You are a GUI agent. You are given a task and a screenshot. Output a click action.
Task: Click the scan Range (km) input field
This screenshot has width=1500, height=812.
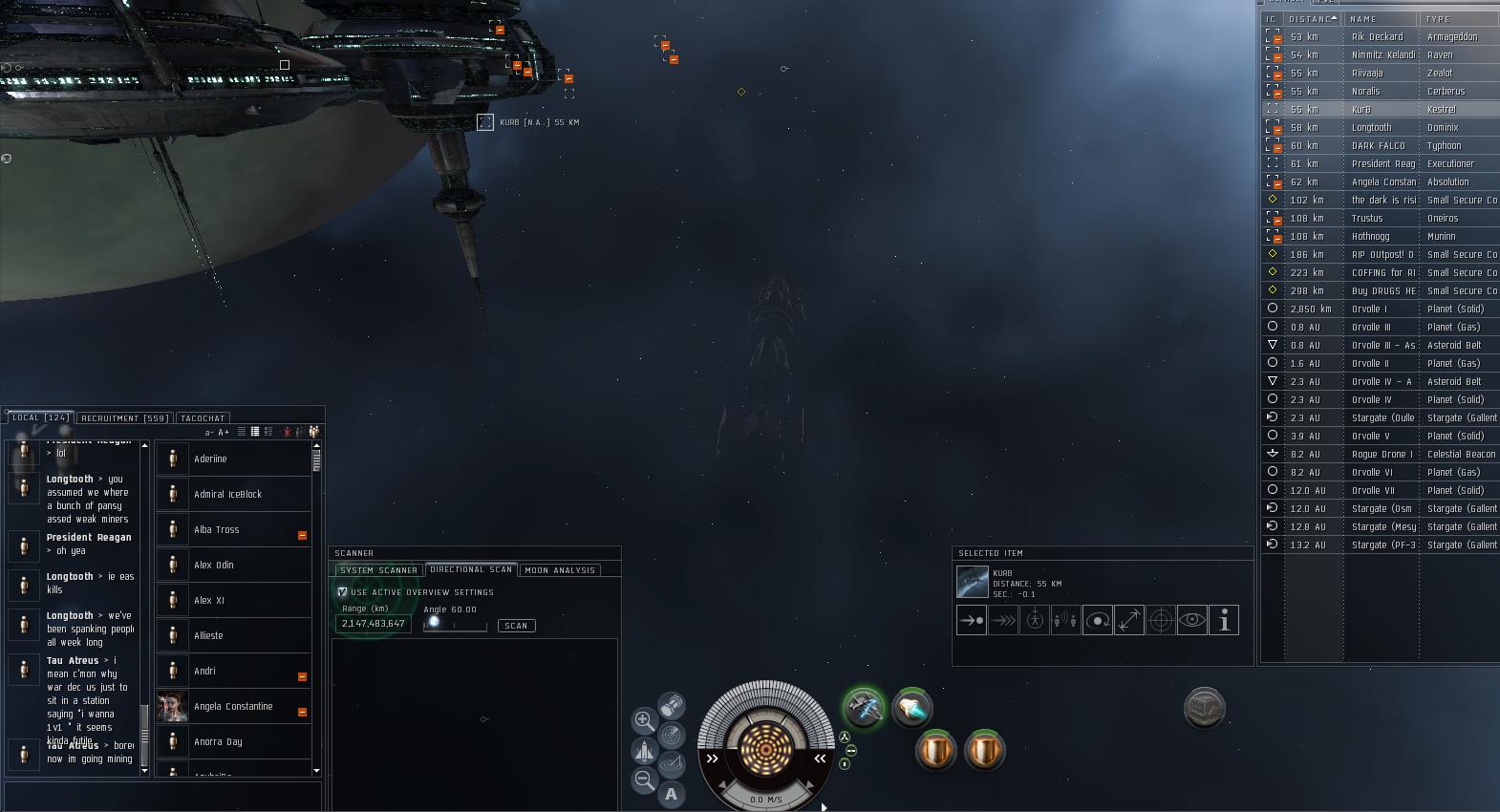[x=374, y=624]
